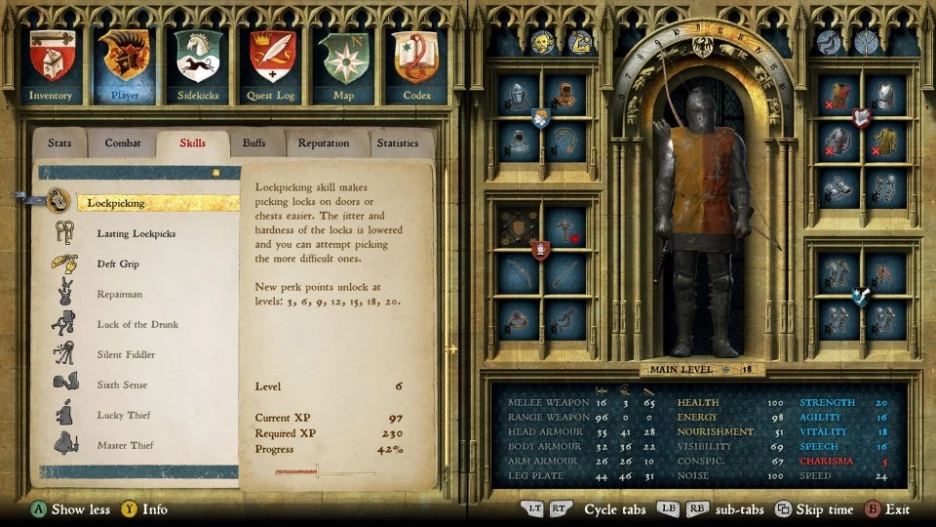Switch to the Stats tab
Viewport: 936px width, 527px height.
[x=60, y=143]
